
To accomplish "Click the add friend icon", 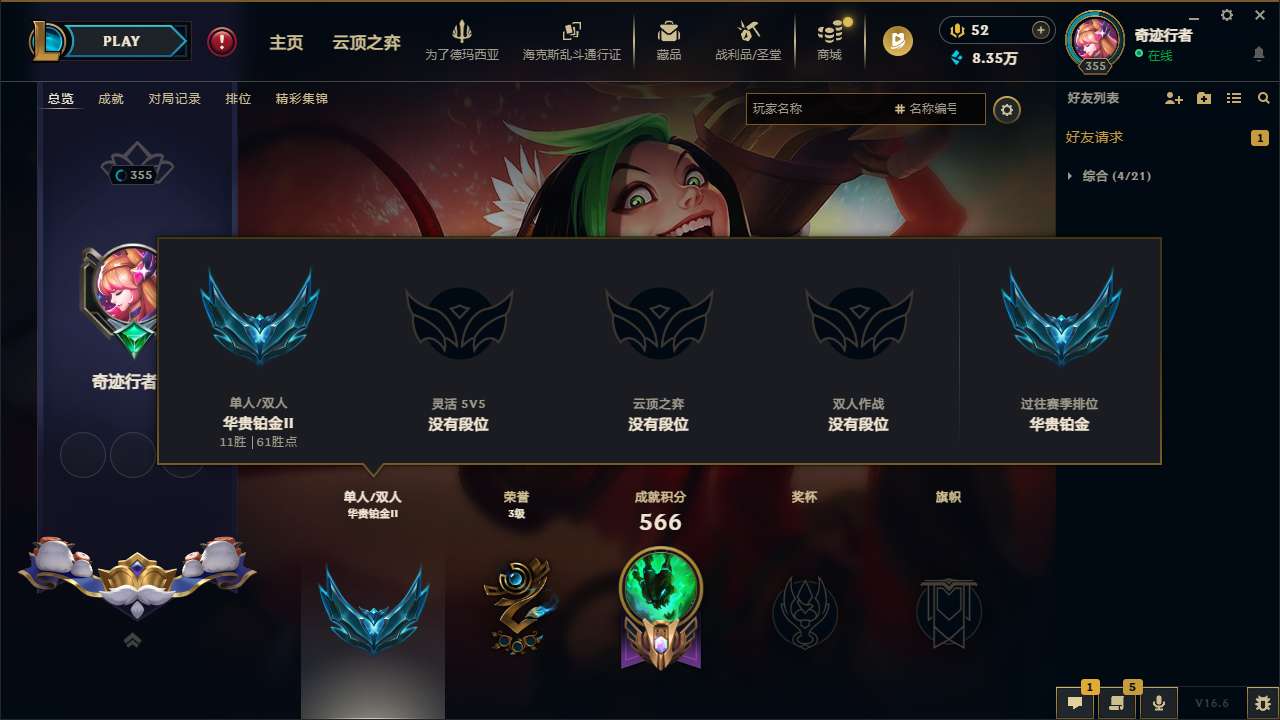I will [1174, 98].
